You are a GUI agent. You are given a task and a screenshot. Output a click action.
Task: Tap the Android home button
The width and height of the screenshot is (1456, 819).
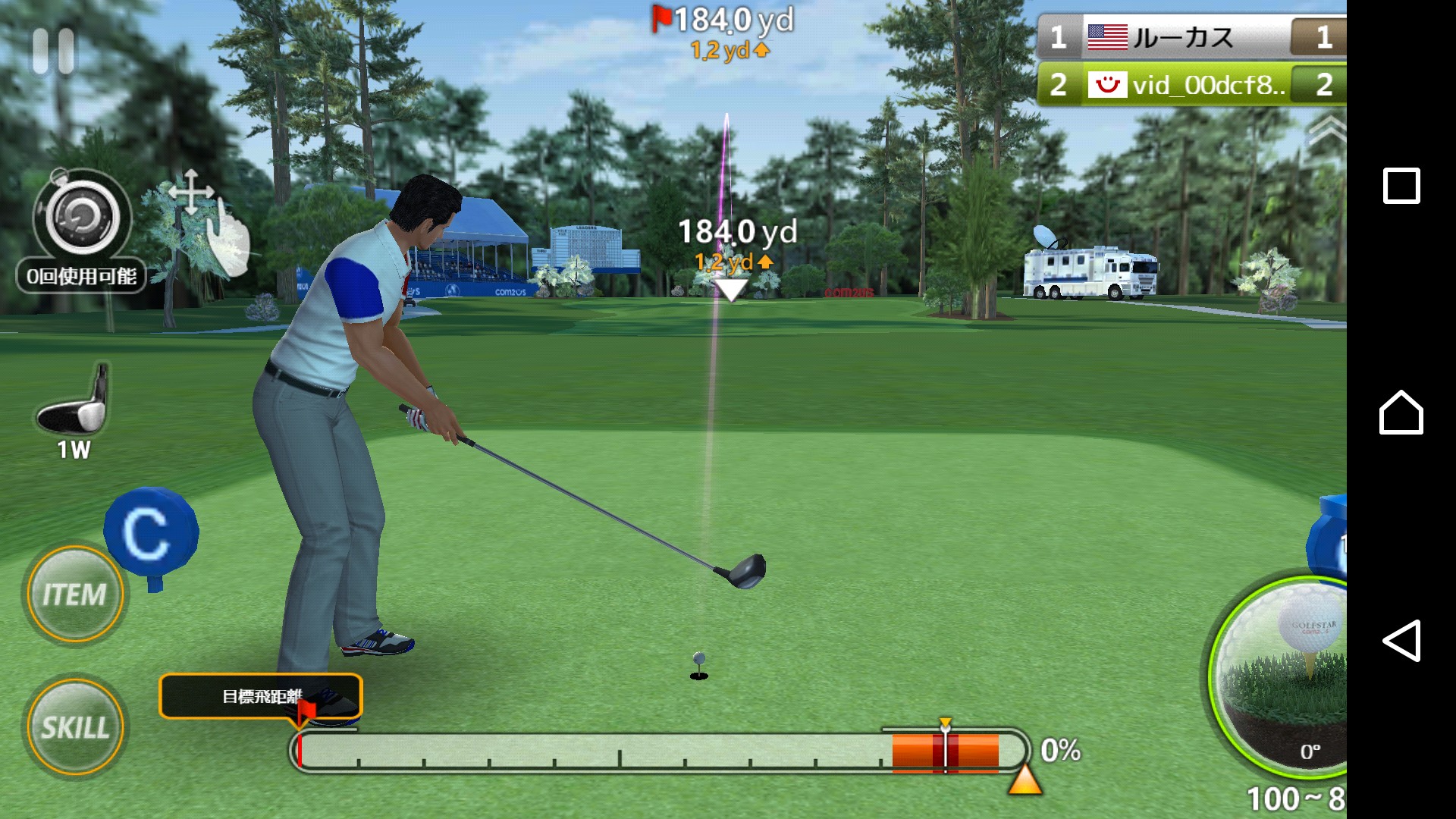tap(1401, 413)
